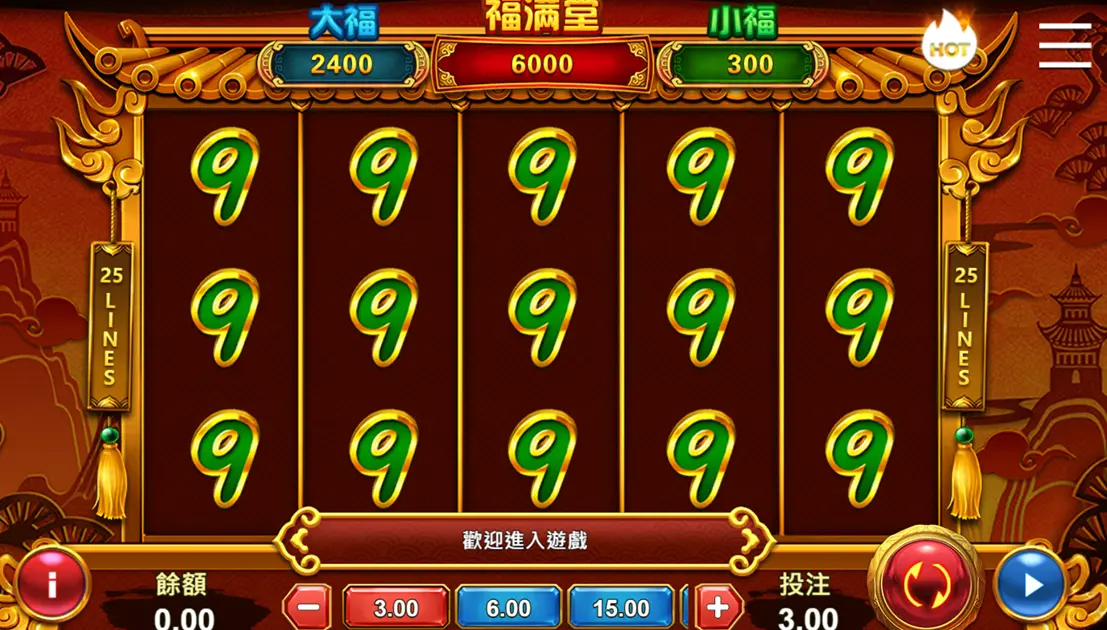Start autoplay with blue play button

pyautogui.click(x=1031, y=585)
